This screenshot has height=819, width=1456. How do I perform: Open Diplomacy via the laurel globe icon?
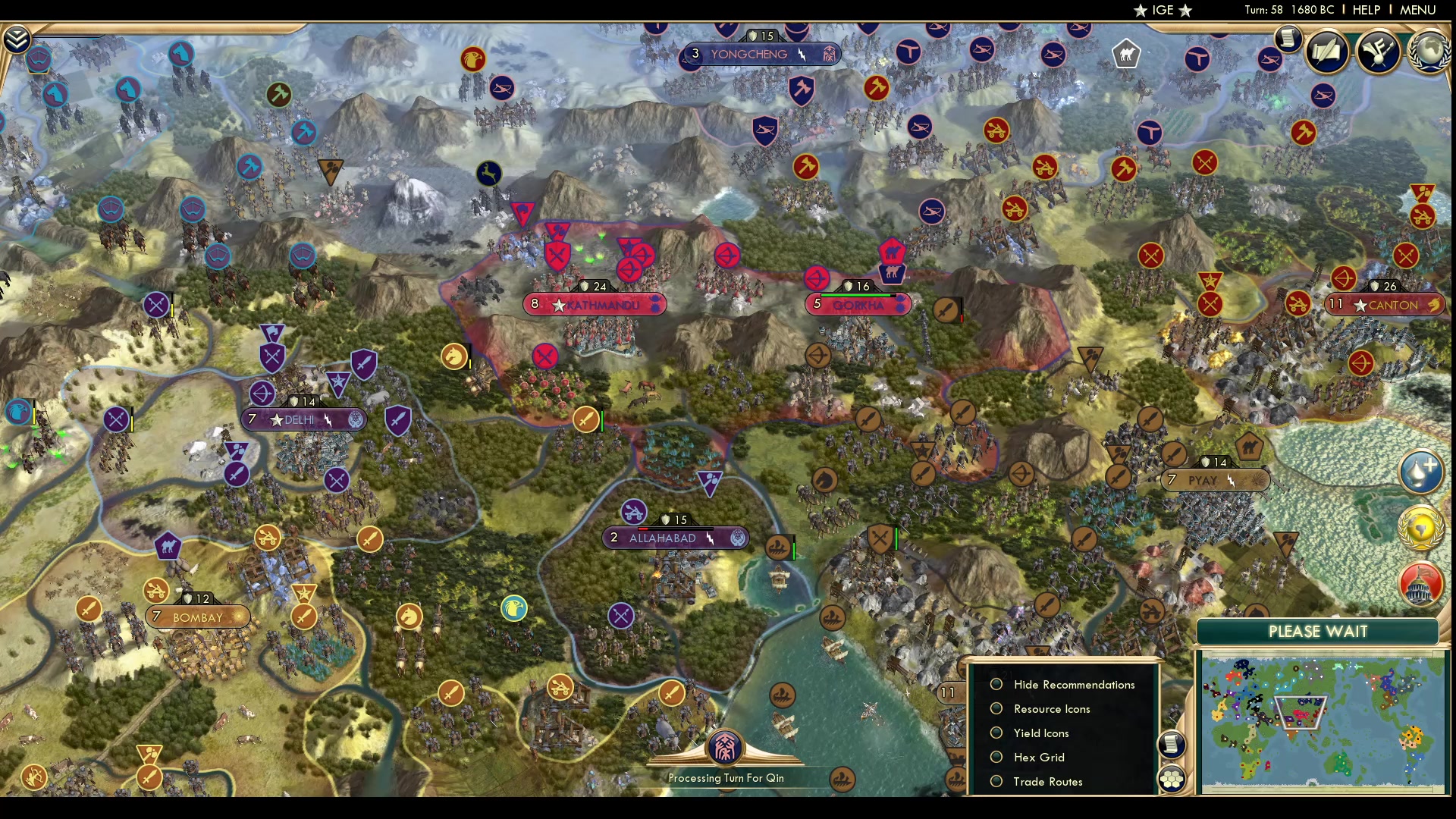click(1429, 53)
